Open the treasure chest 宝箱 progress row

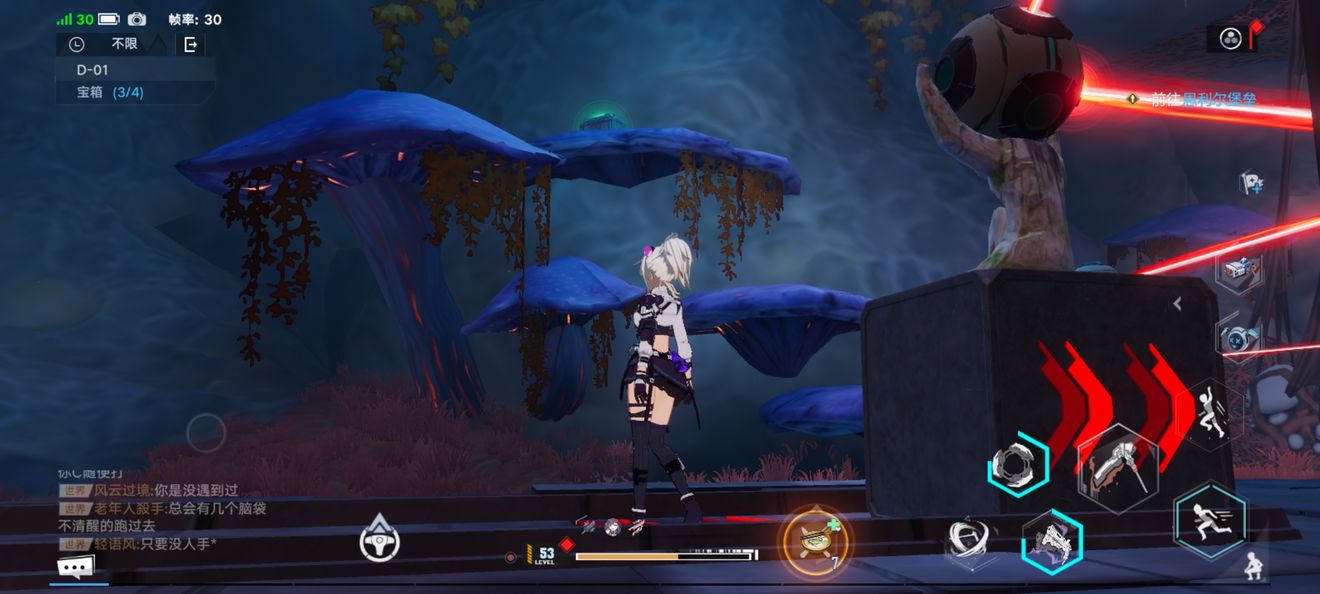110,93
